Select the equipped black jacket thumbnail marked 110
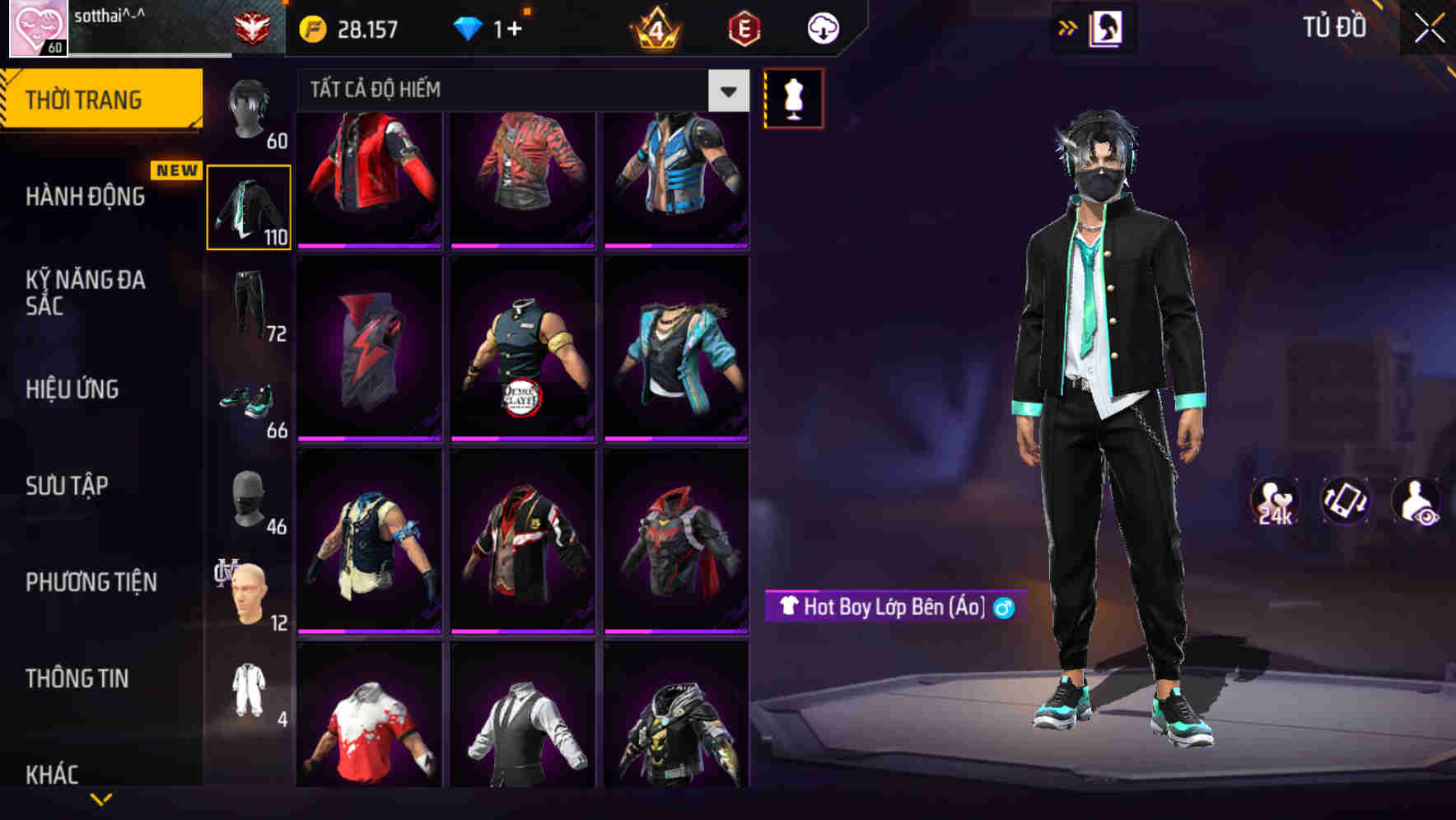 tap(249, 206)
